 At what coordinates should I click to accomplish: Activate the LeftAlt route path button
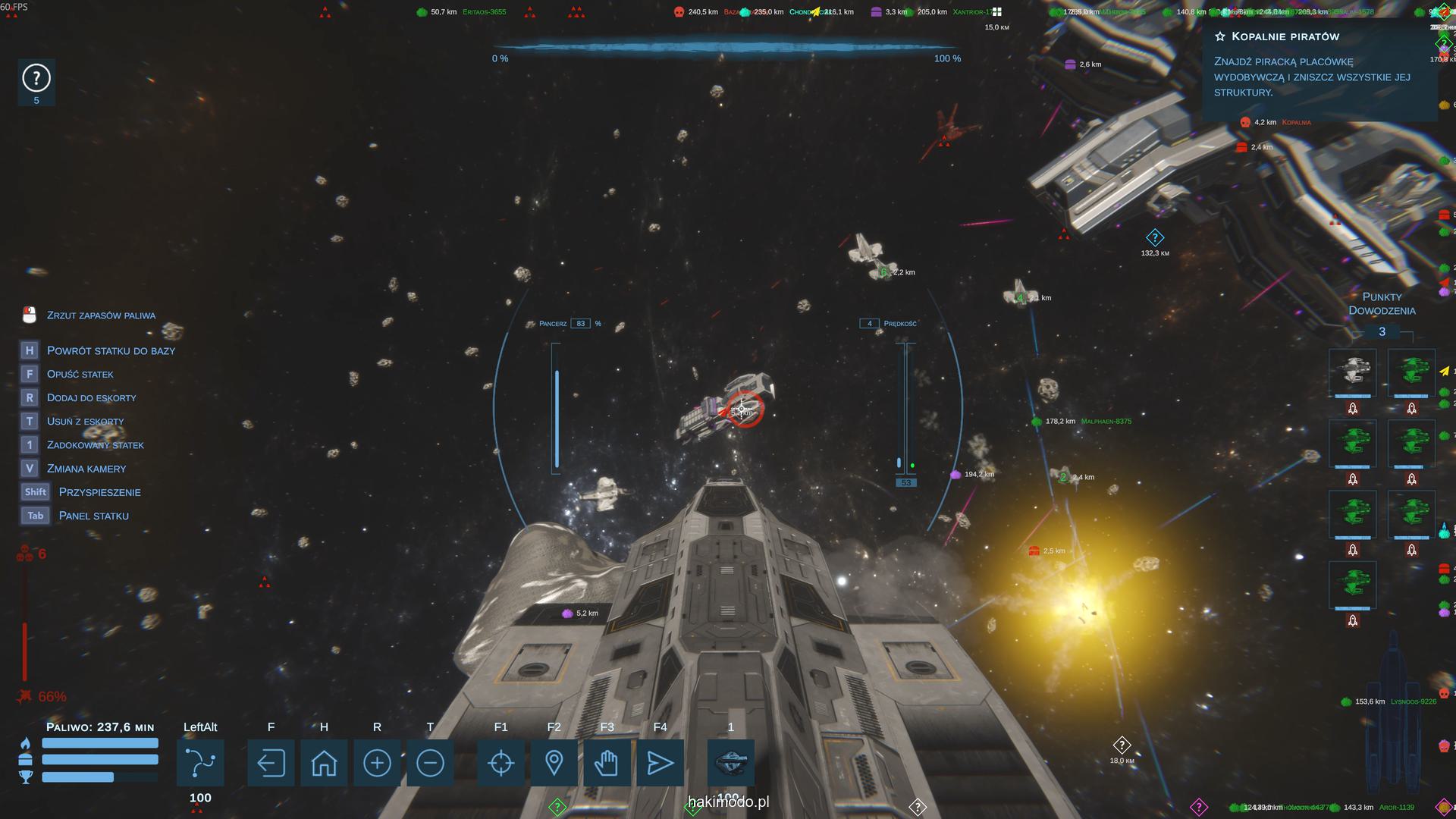click(x=200, y=763)
